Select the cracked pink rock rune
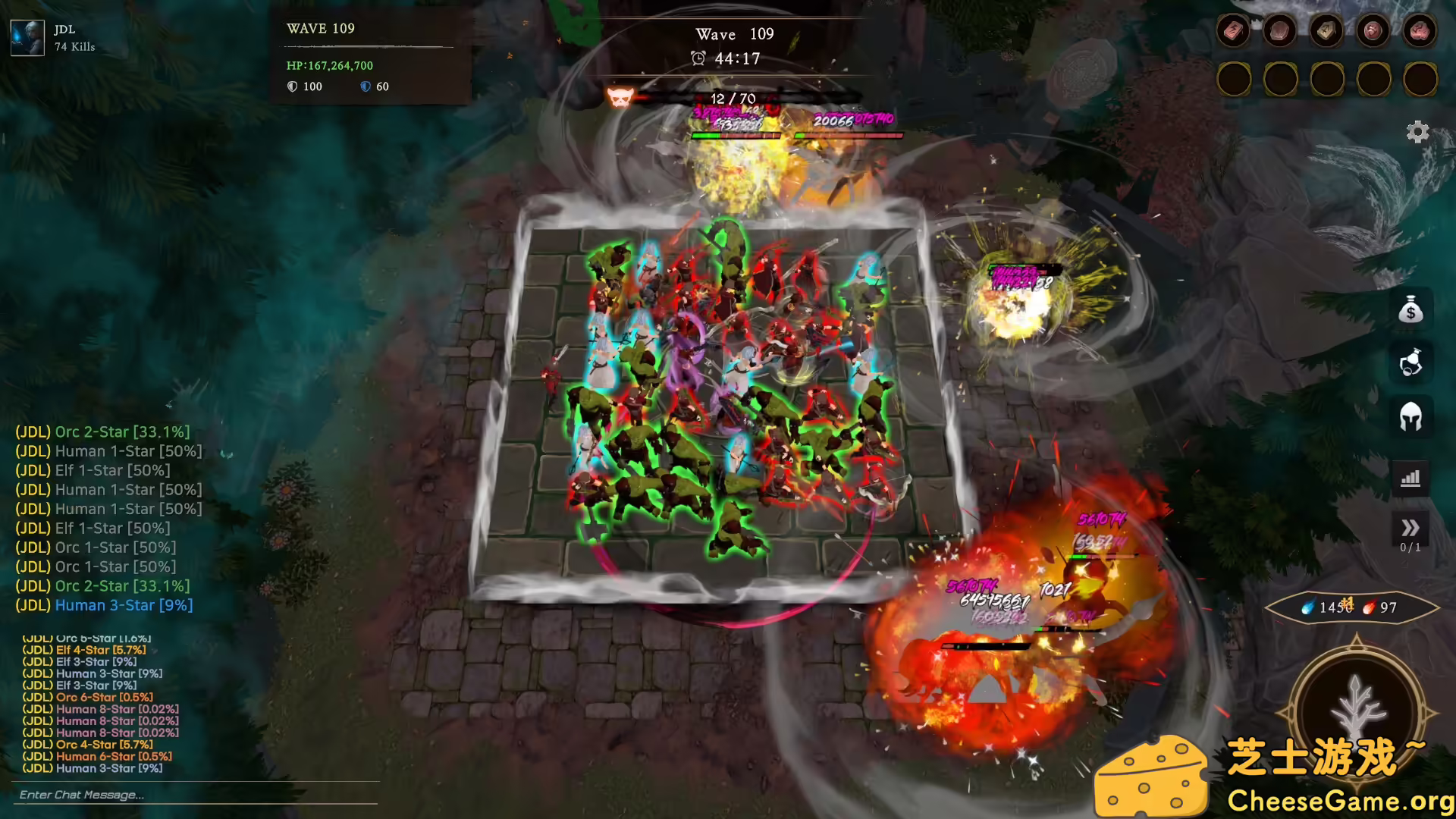The image size is (1456, 819). tap(1420, 31)
